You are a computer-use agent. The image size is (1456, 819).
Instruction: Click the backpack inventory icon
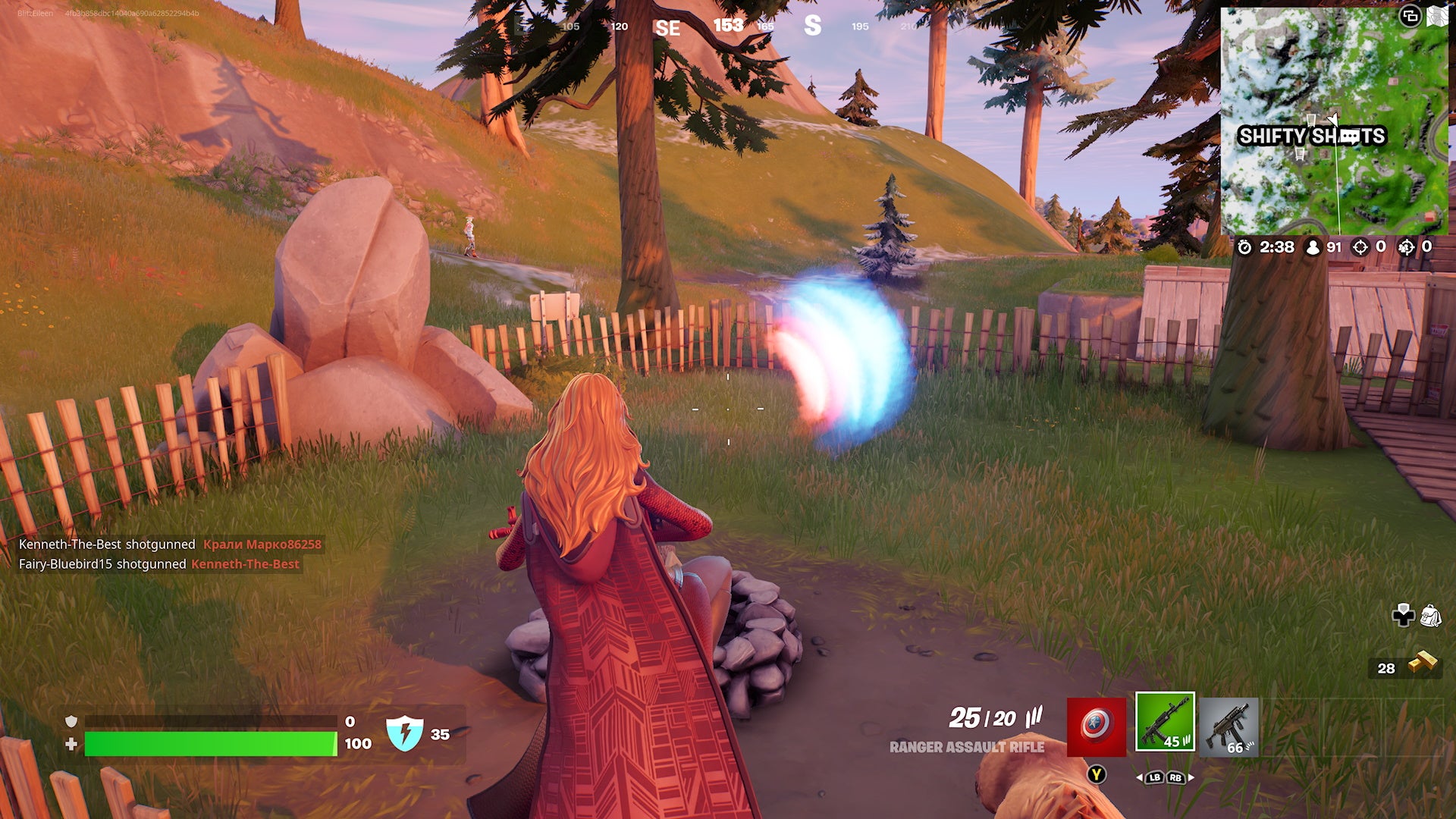(1431, 613)
